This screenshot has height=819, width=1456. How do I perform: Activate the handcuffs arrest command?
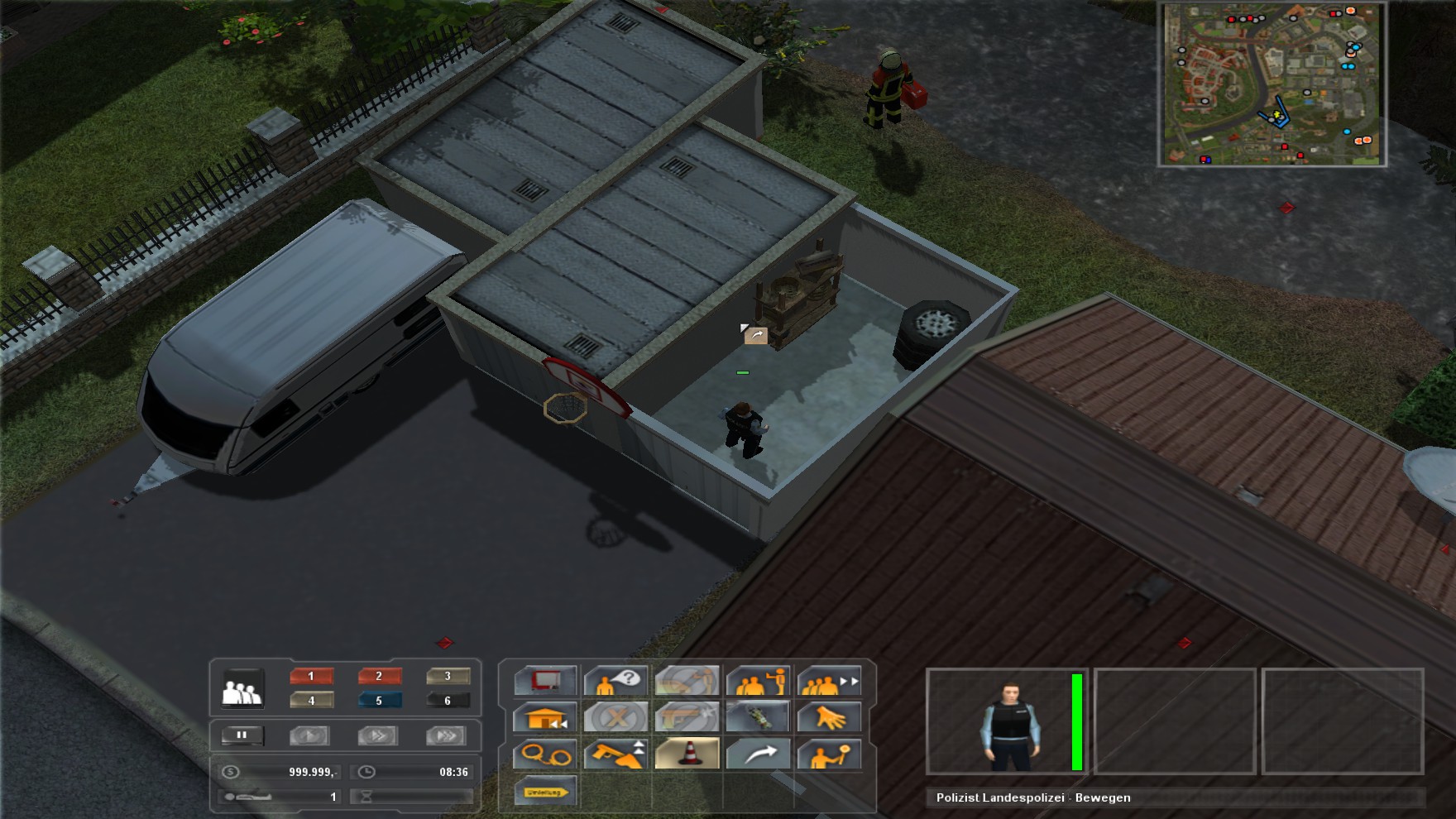(545, 754)
